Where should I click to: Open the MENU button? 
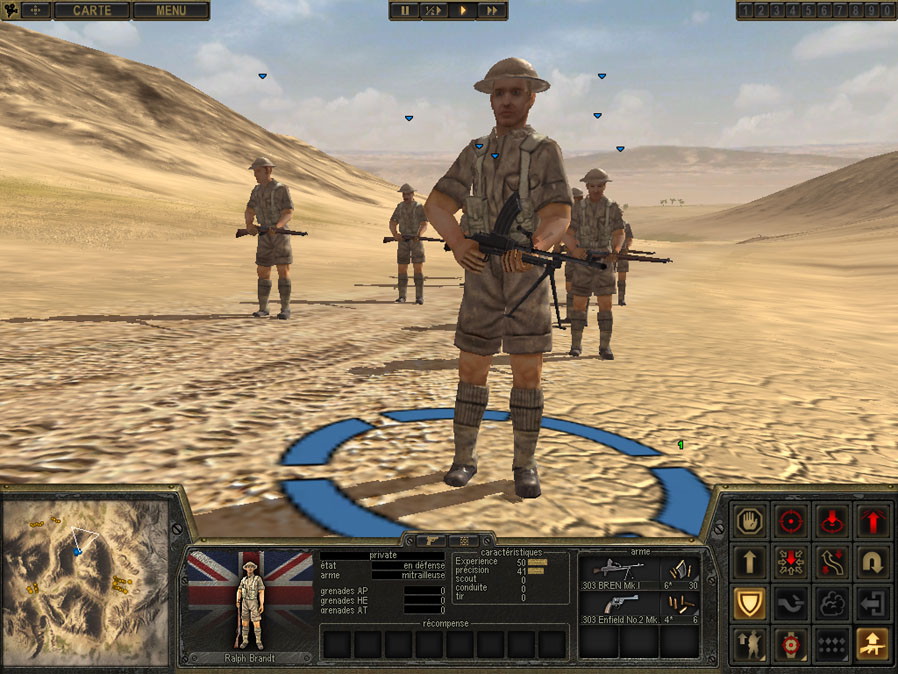[170, 11]
